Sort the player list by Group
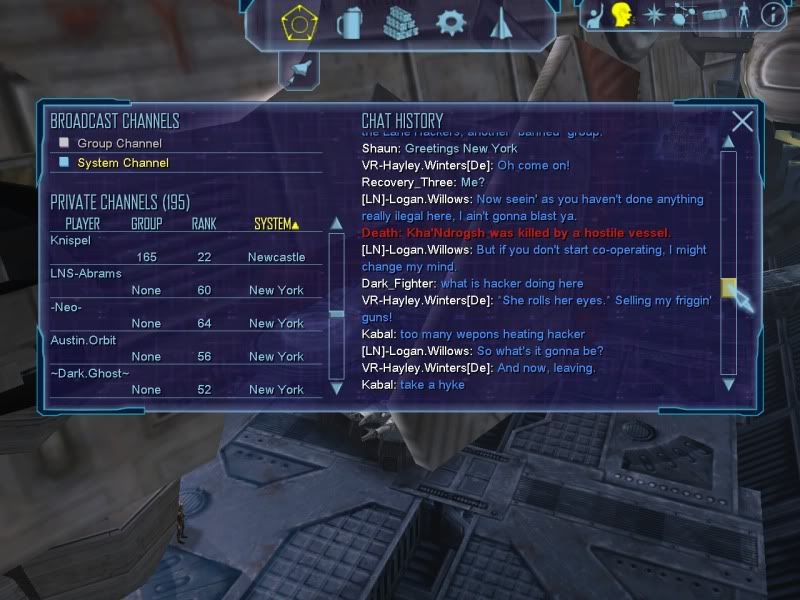The height and width of the screenshot is (600, 800). click(146, 224)
